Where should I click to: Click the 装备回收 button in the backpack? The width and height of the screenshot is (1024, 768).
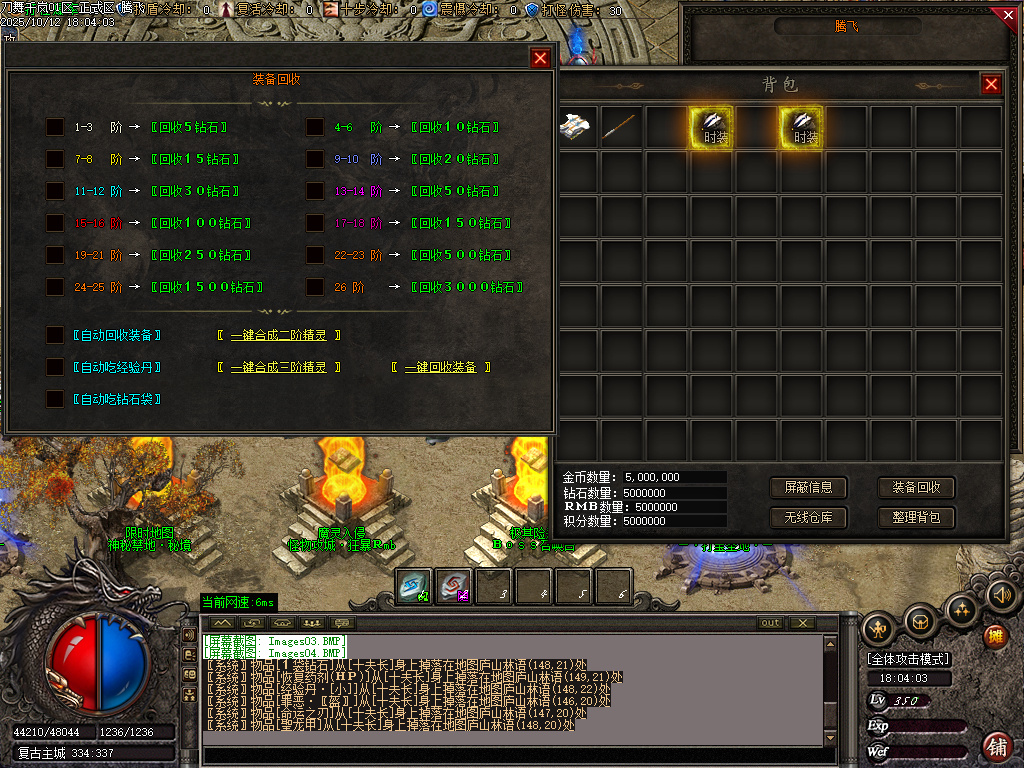(916, 488)
